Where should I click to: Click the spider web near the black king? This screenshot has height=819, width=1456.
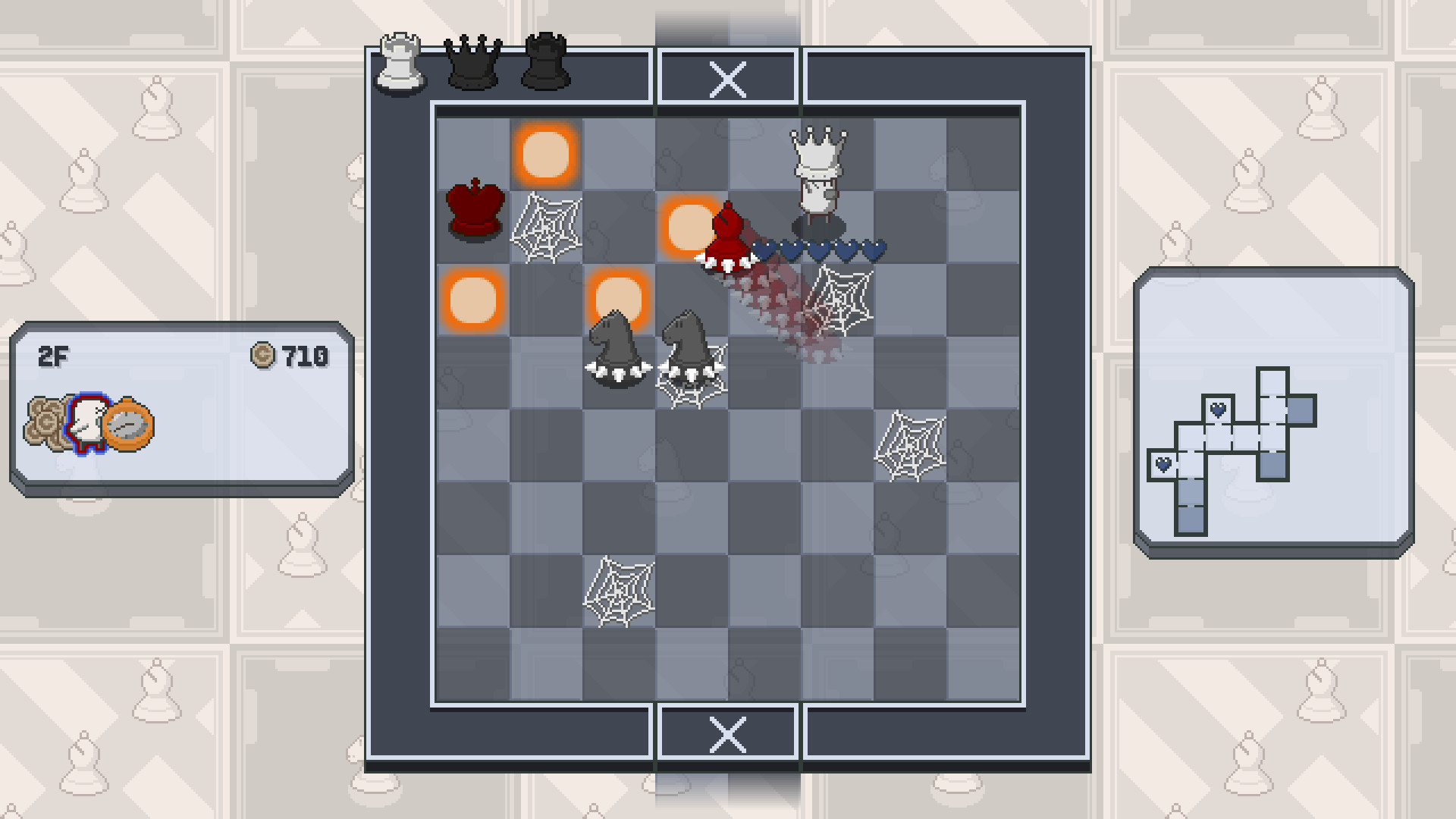548,227
